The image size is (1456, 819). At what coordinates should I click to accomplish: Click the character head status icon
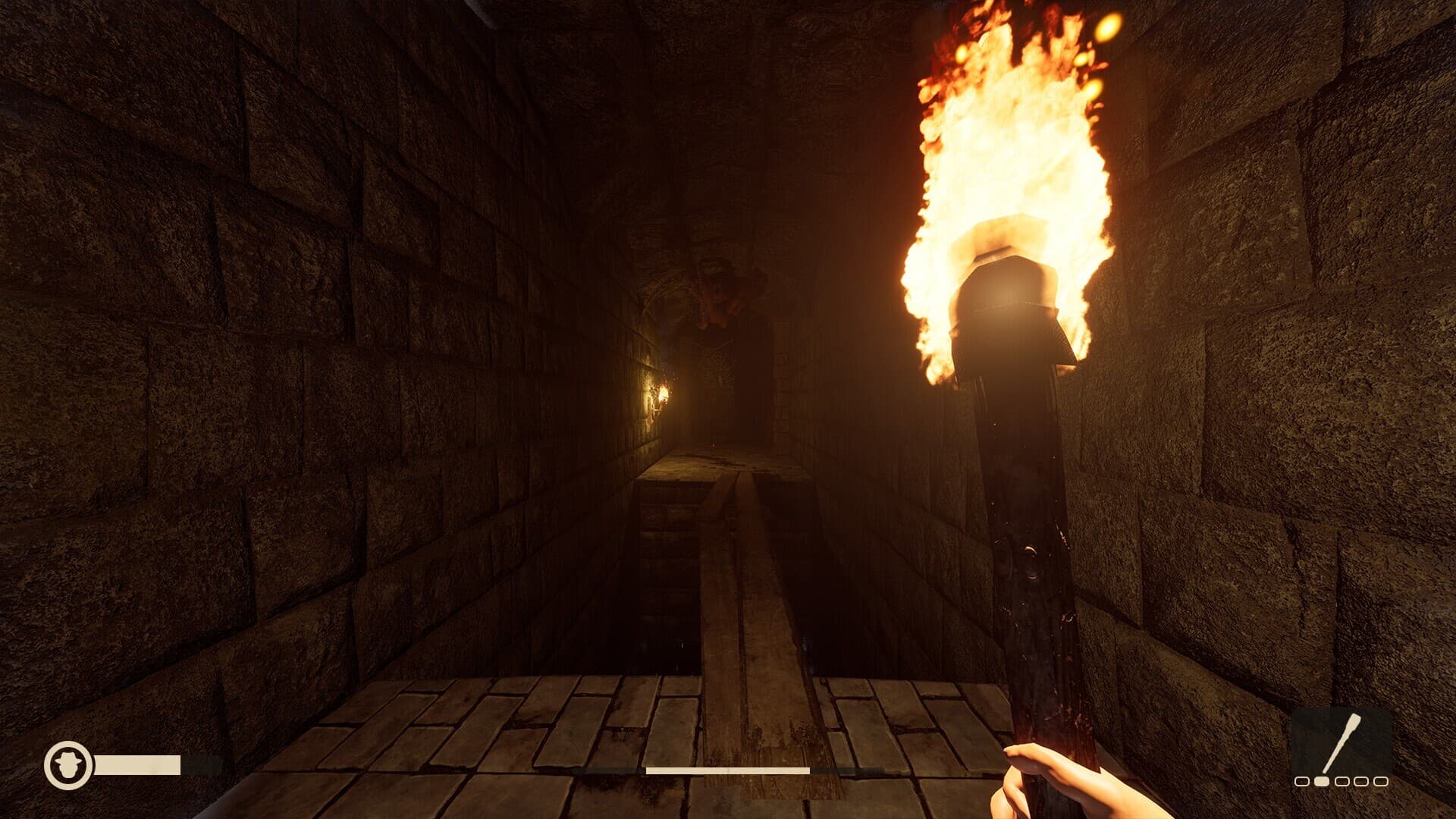point(67,765)
